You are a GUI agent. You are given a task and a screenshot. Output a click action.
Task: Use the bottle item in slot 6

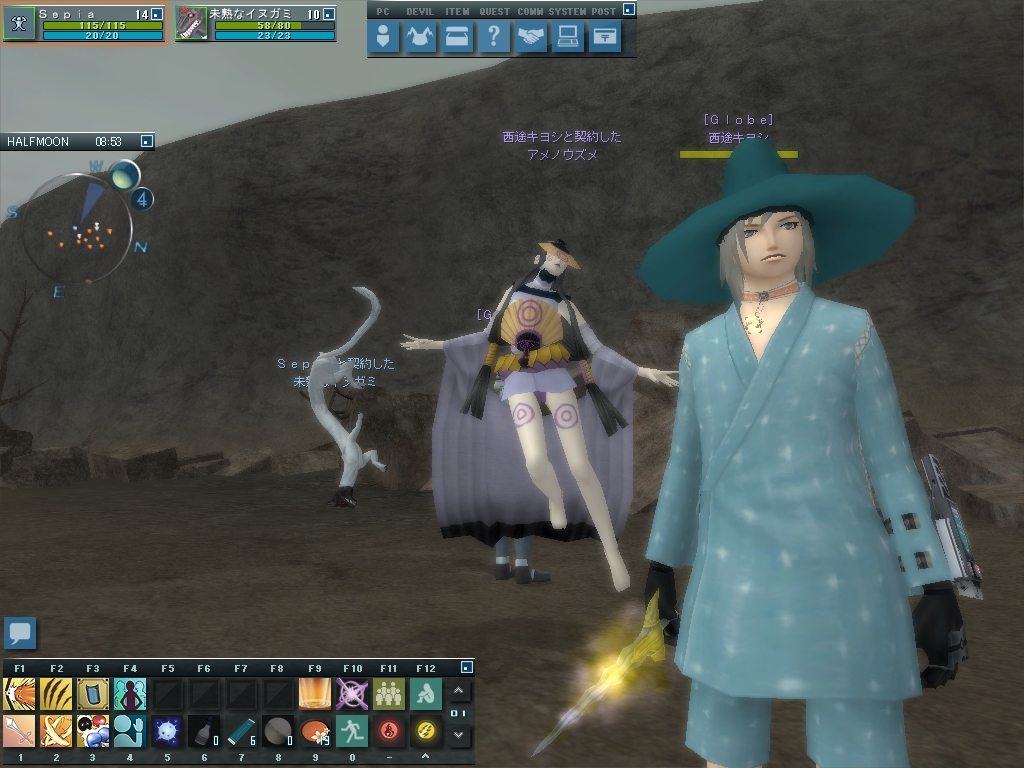pos(204,731)
